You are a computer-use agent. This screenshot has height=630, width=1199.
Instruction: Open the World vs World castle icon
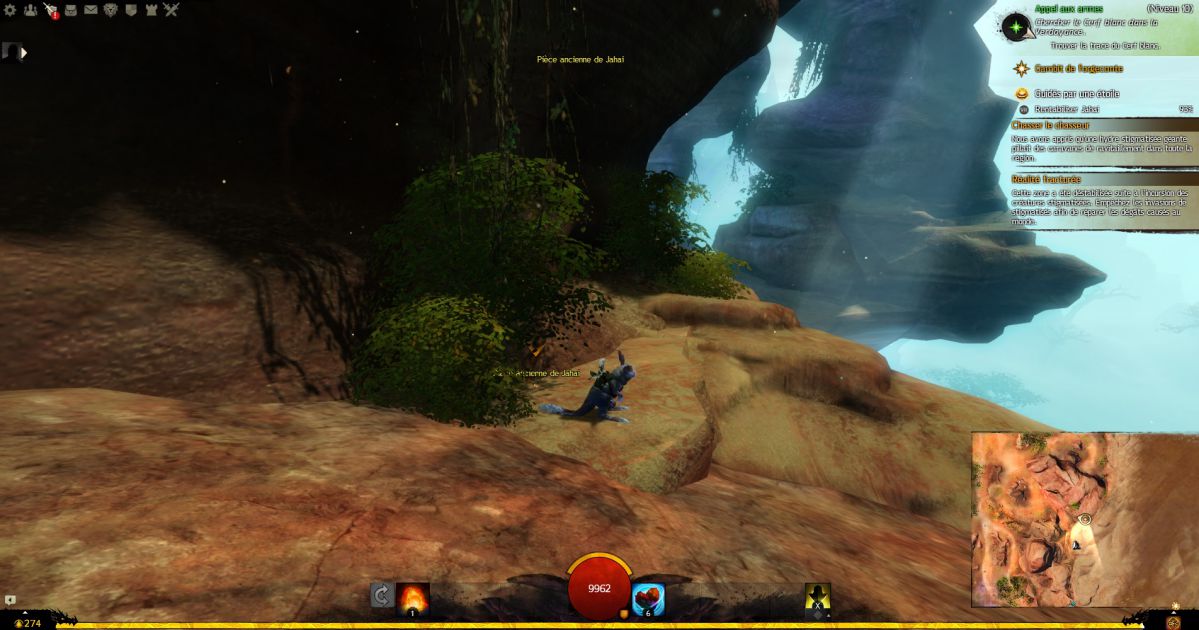click(x=151, y=10)
